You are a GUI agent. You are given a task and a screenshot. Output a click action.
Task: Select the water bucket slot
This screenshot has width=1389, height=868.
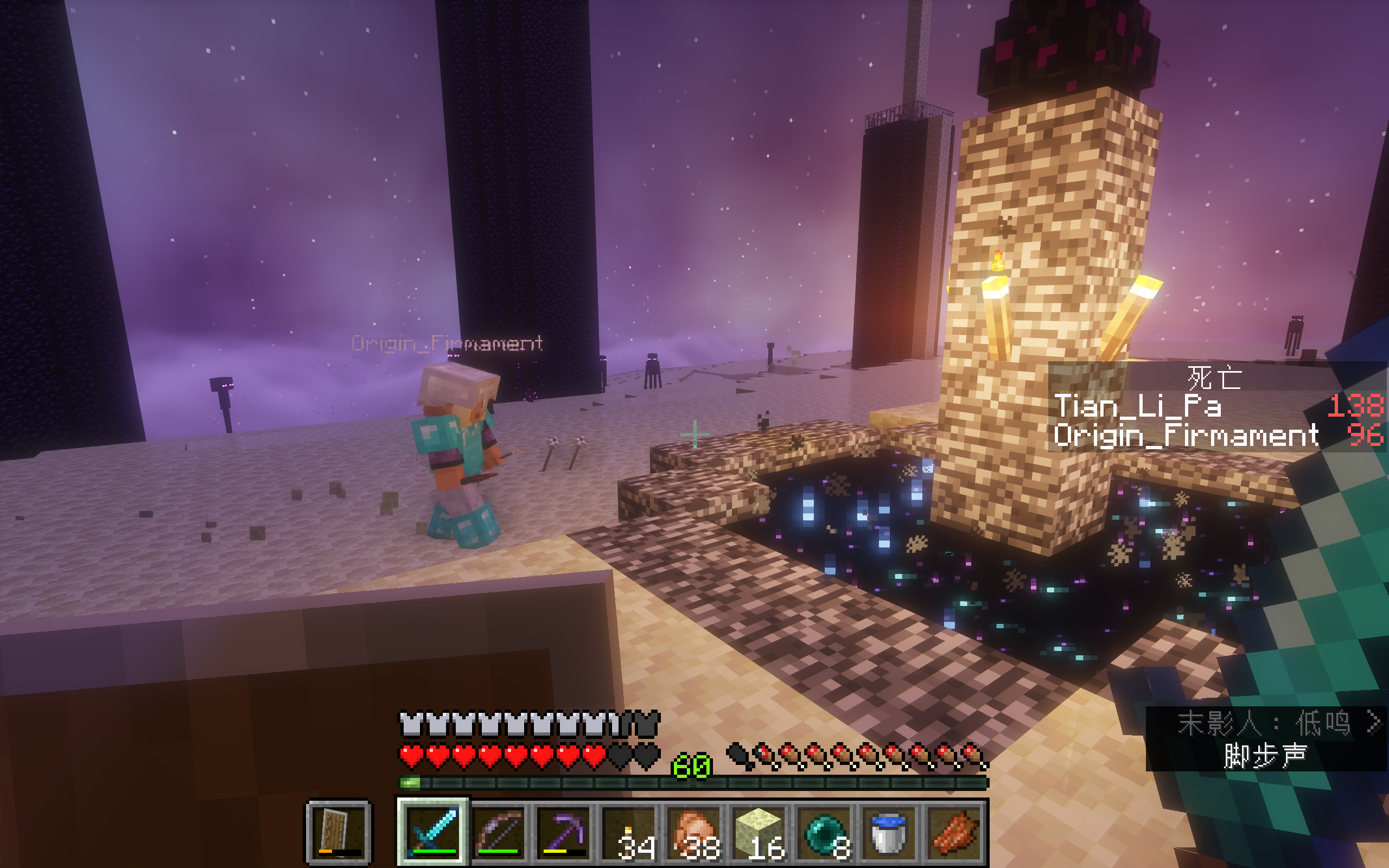point(890,832)
